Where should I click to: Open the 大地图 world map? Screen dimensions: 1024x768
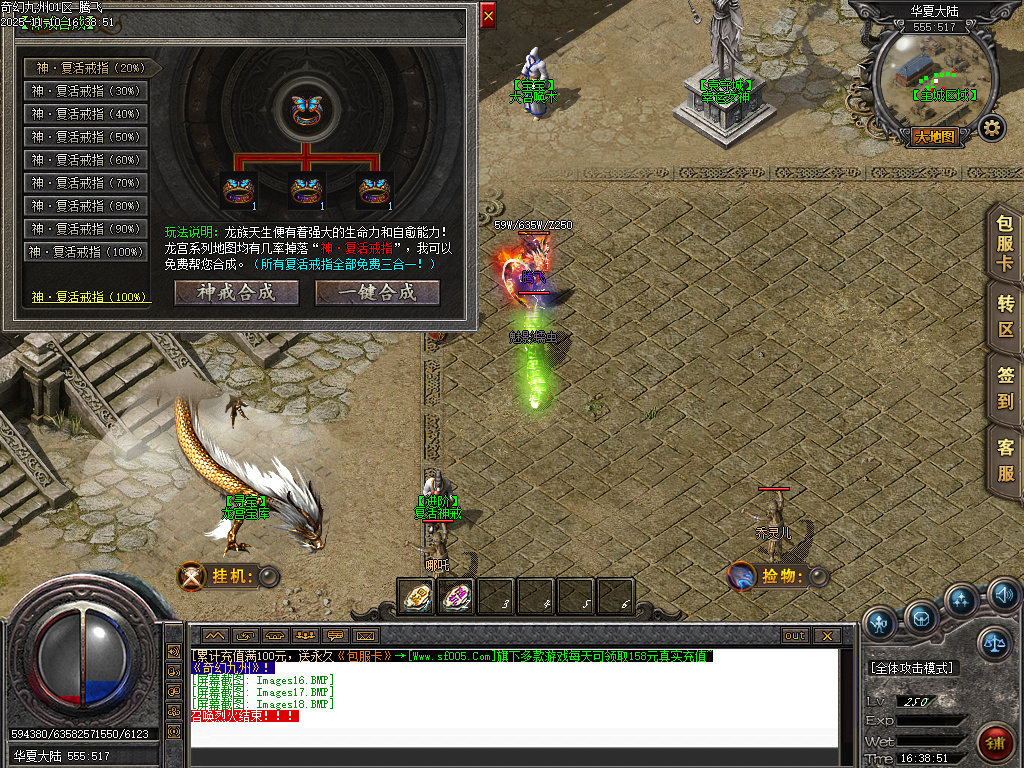pyautogui.click(x=935, y=137)
